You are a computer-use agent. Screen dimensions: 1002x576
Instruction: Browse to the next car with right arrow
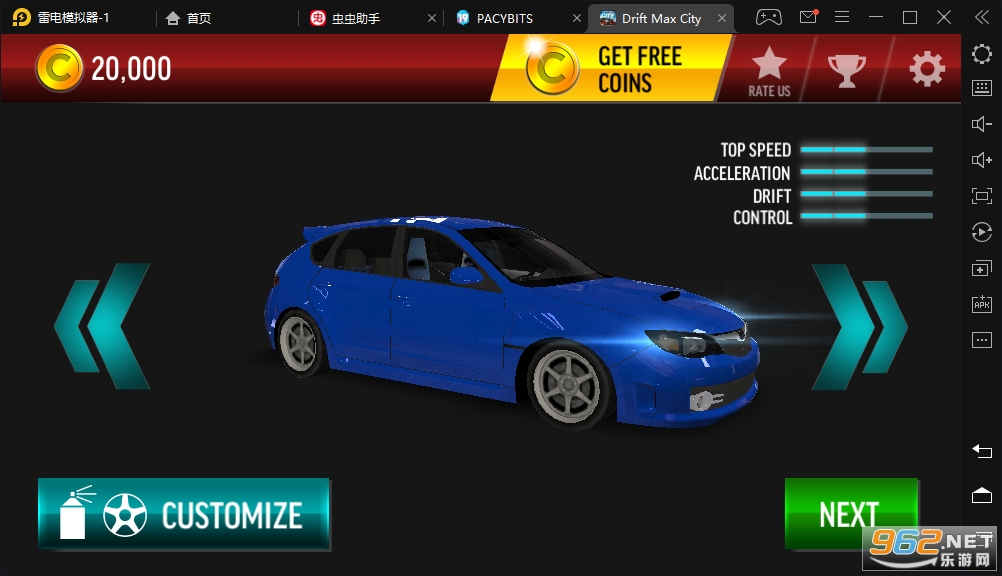click(859, 326)
